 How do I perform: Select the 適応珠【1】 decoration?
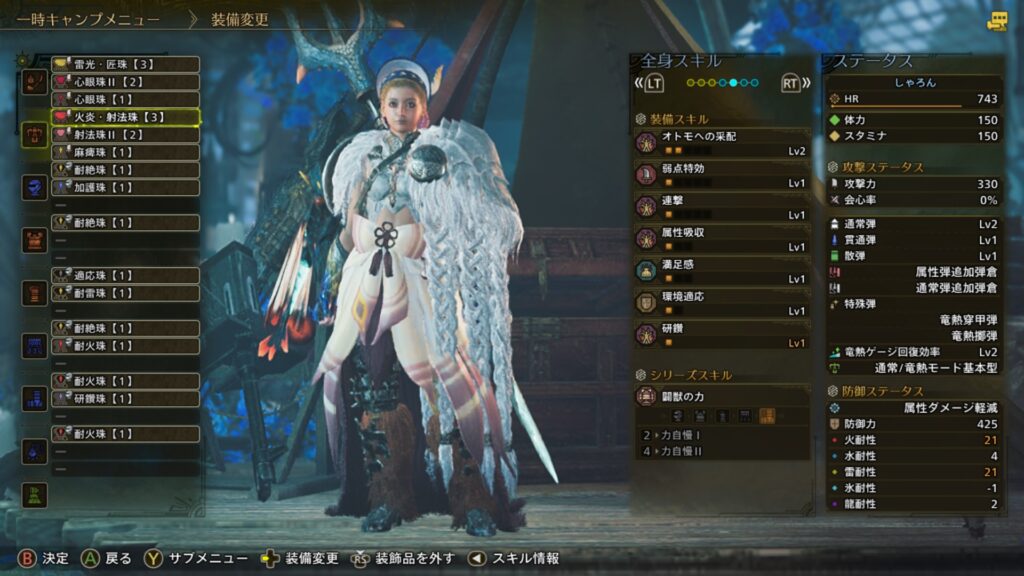(125, 275)
